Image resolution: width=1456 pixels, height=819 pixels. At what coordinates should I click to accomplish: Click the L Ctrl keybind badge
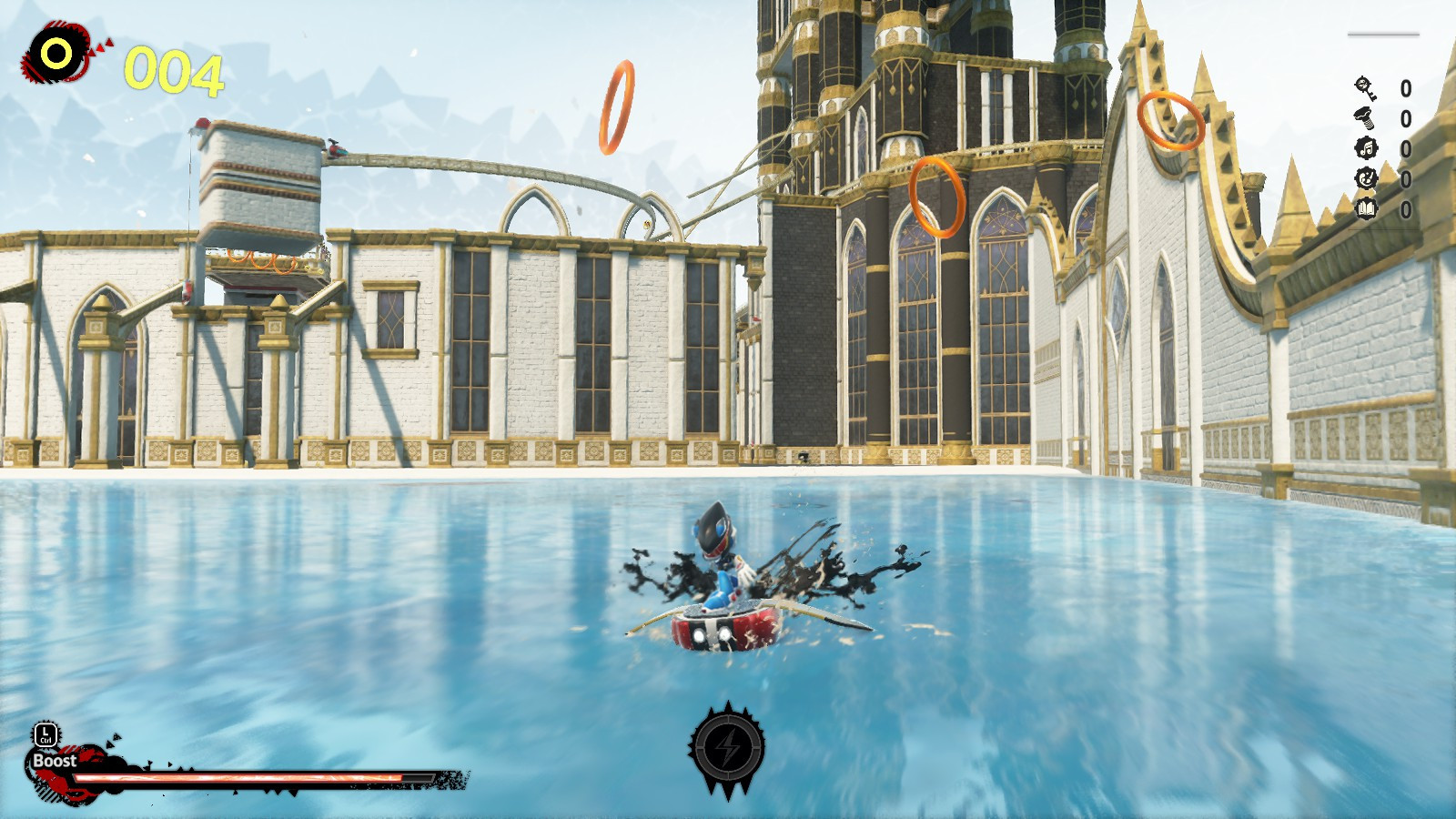pyautogui.click(x=46, y=734)
